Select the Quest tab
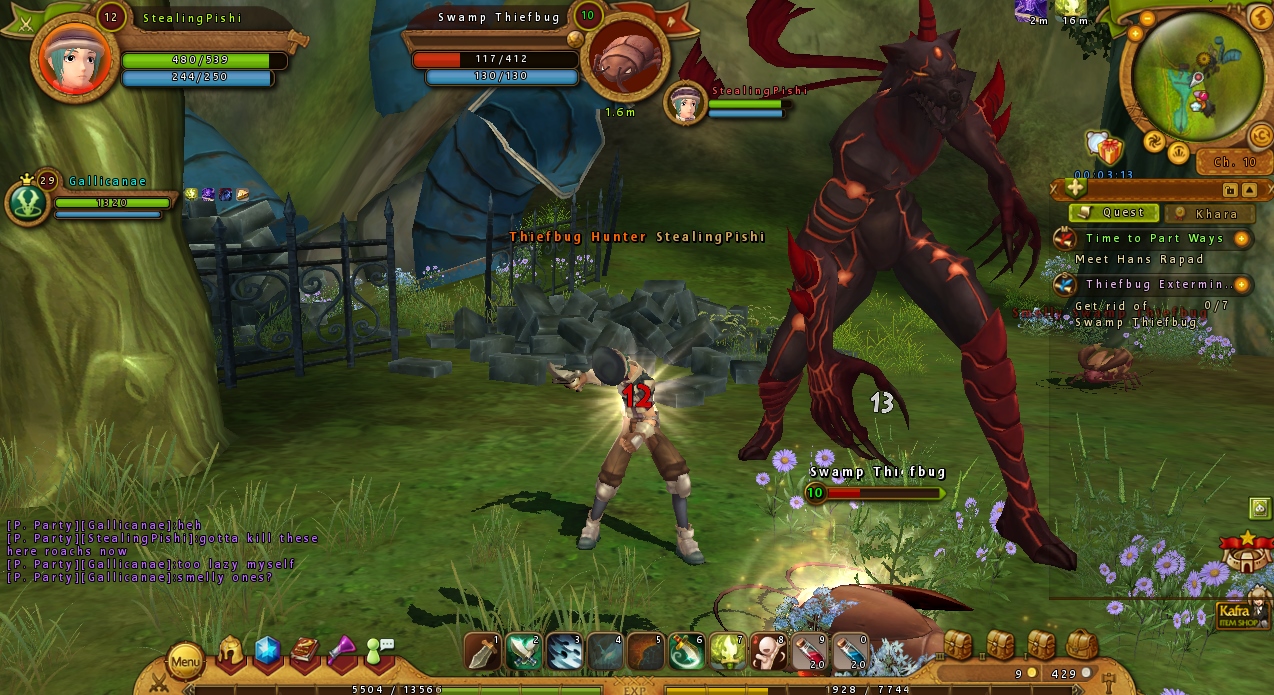Screen dimensions: 1274x695 [1115, 213]
